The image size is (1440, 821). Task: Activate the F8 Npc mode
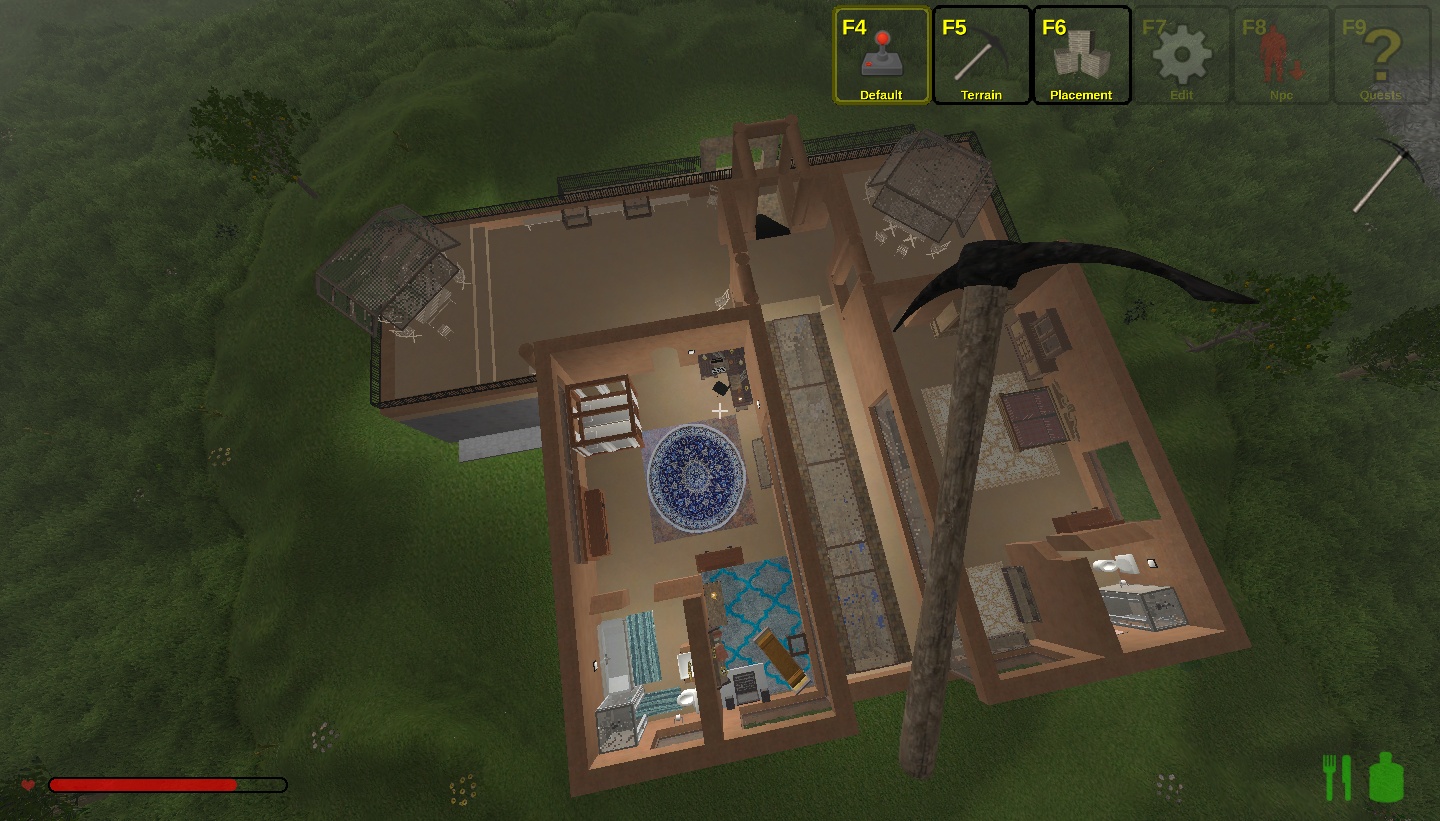coord(1281,56)
